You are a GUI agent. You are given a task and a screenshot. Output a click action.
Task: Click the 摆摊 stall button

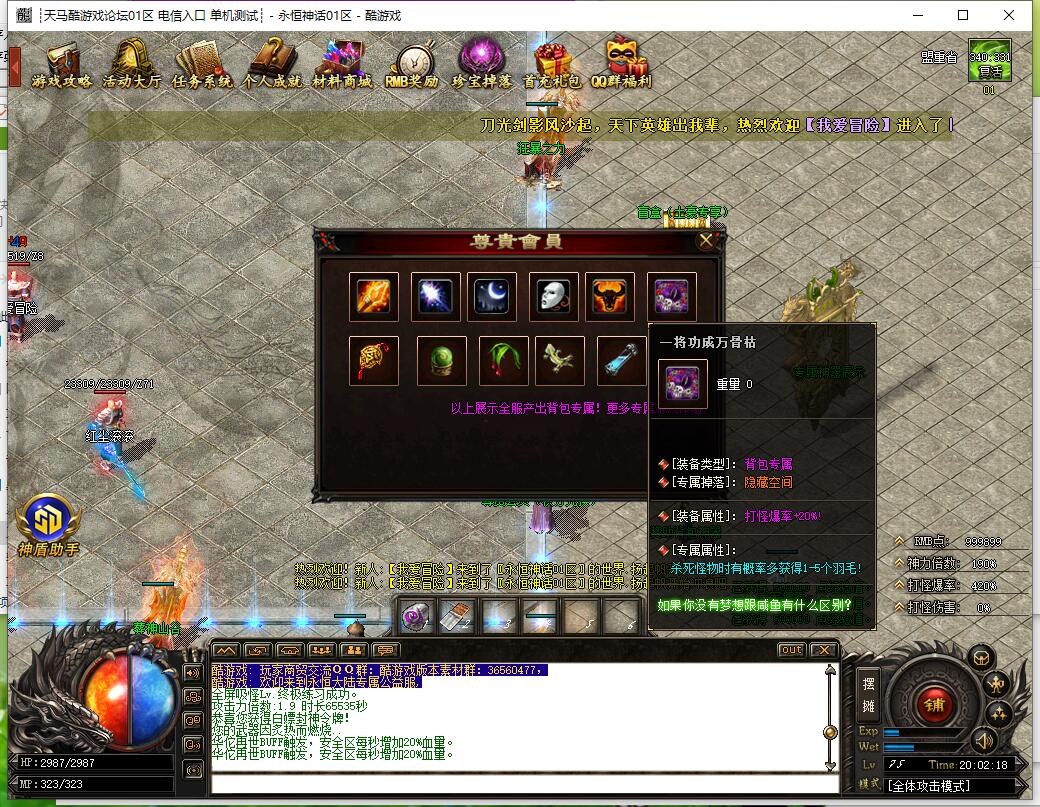click(x=869, y=691)
